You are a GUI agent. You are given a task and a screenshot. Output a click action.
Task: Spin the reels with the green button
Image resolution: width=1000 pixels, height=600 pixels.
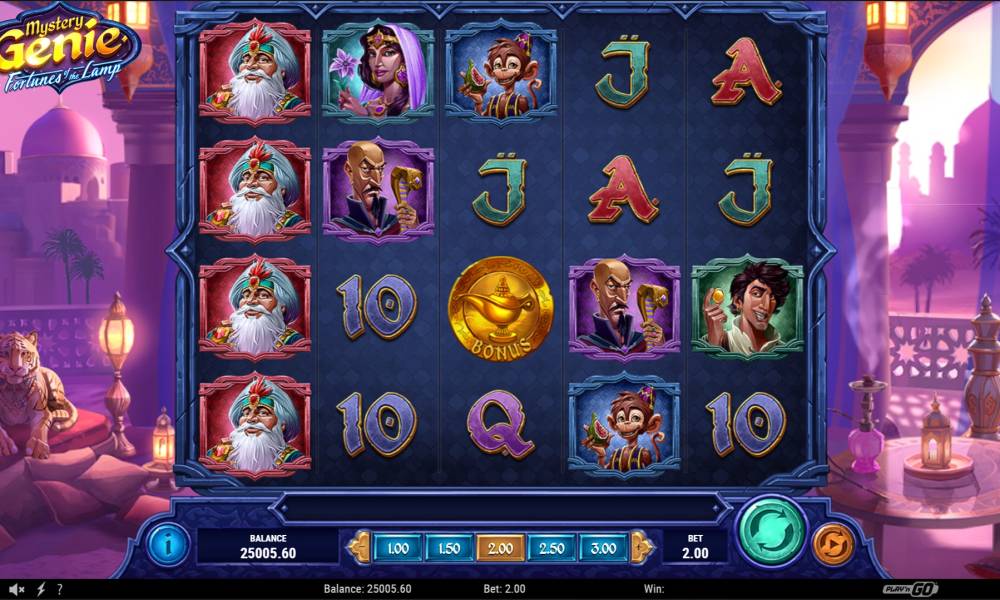pyautogui.click(x=772, y=531)
